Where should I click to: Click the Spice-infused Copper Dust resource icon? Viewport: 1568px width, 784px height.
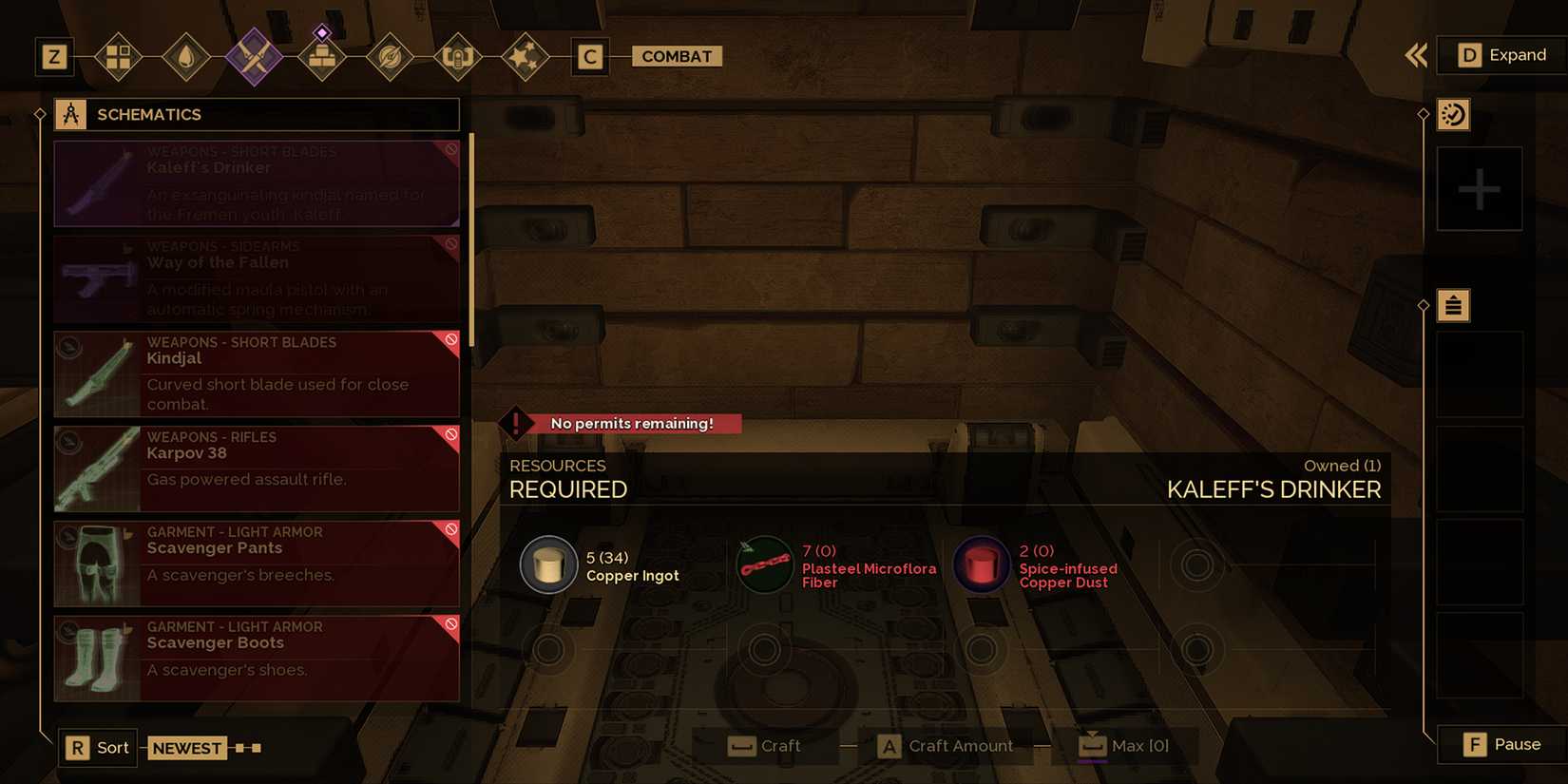(x=982, y=564)
